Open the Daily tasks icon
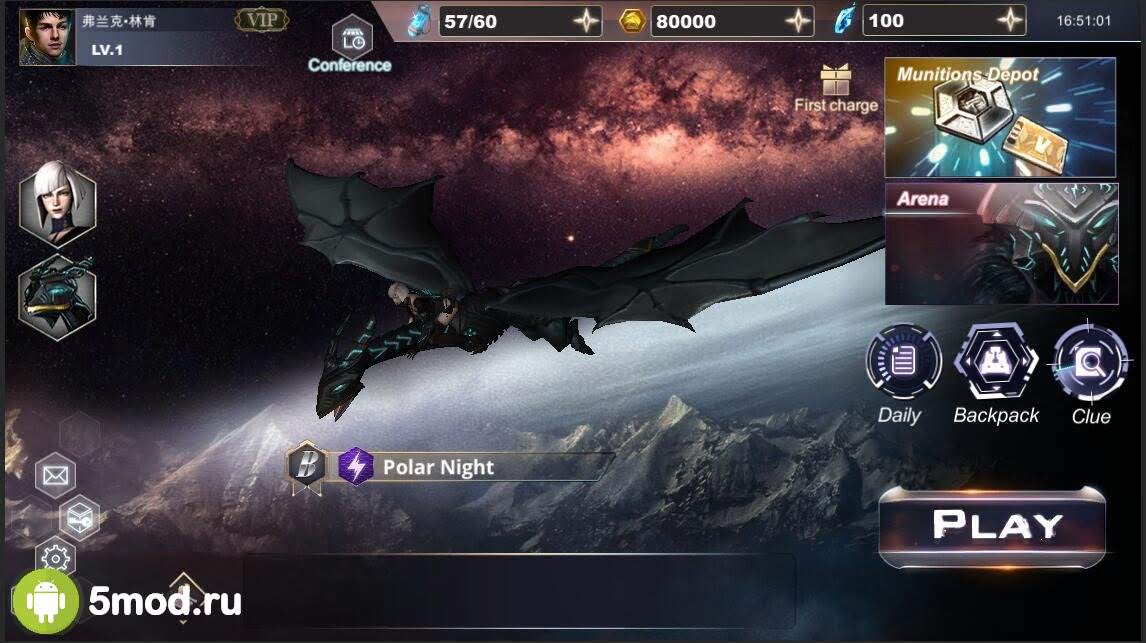The image size is (1146, 643). pos(903,361)
